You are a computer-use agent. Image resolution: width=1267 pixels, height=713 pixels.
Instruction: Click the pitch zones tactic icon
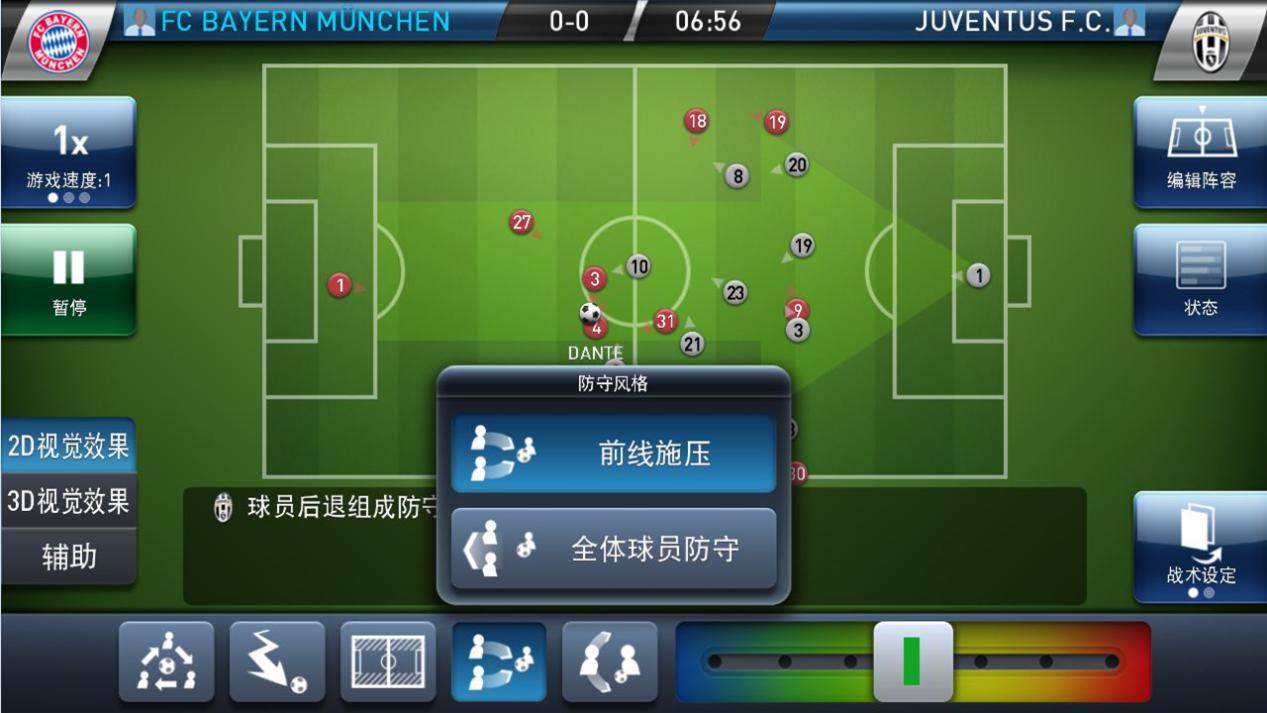pyautogui.click(x=388, y=661)
